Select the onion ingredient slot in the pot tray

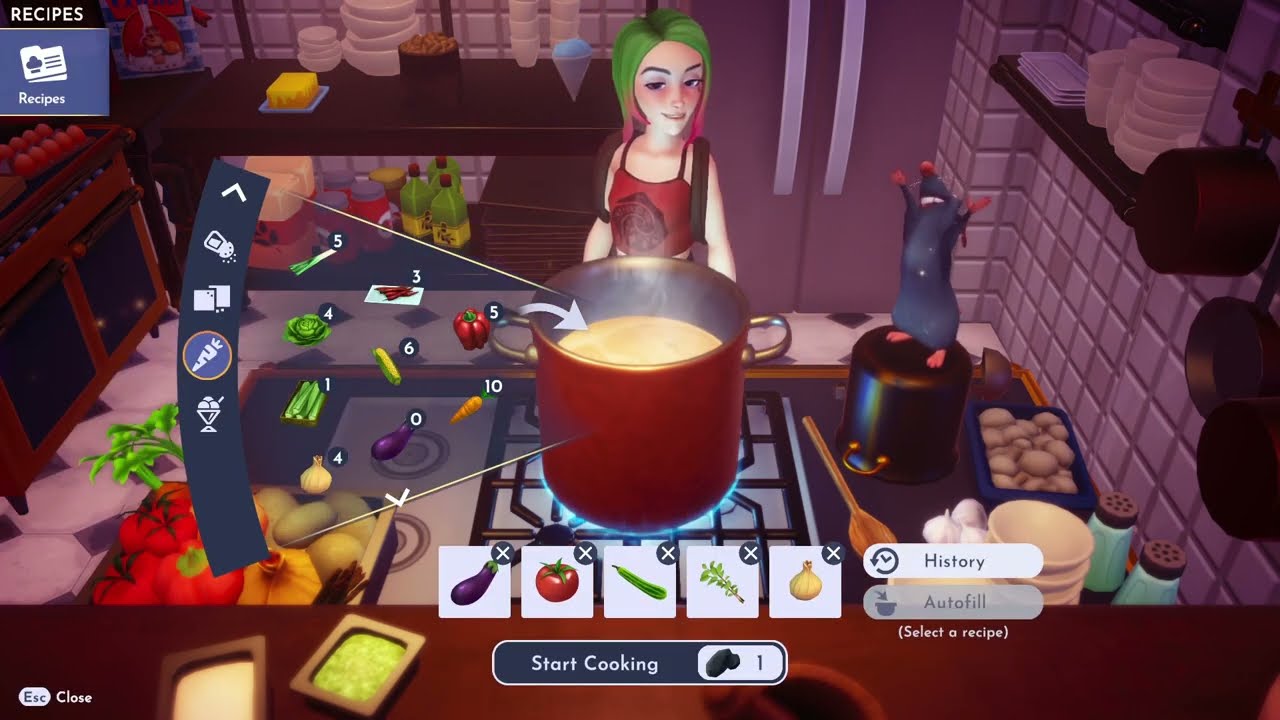tap(806, 583)
